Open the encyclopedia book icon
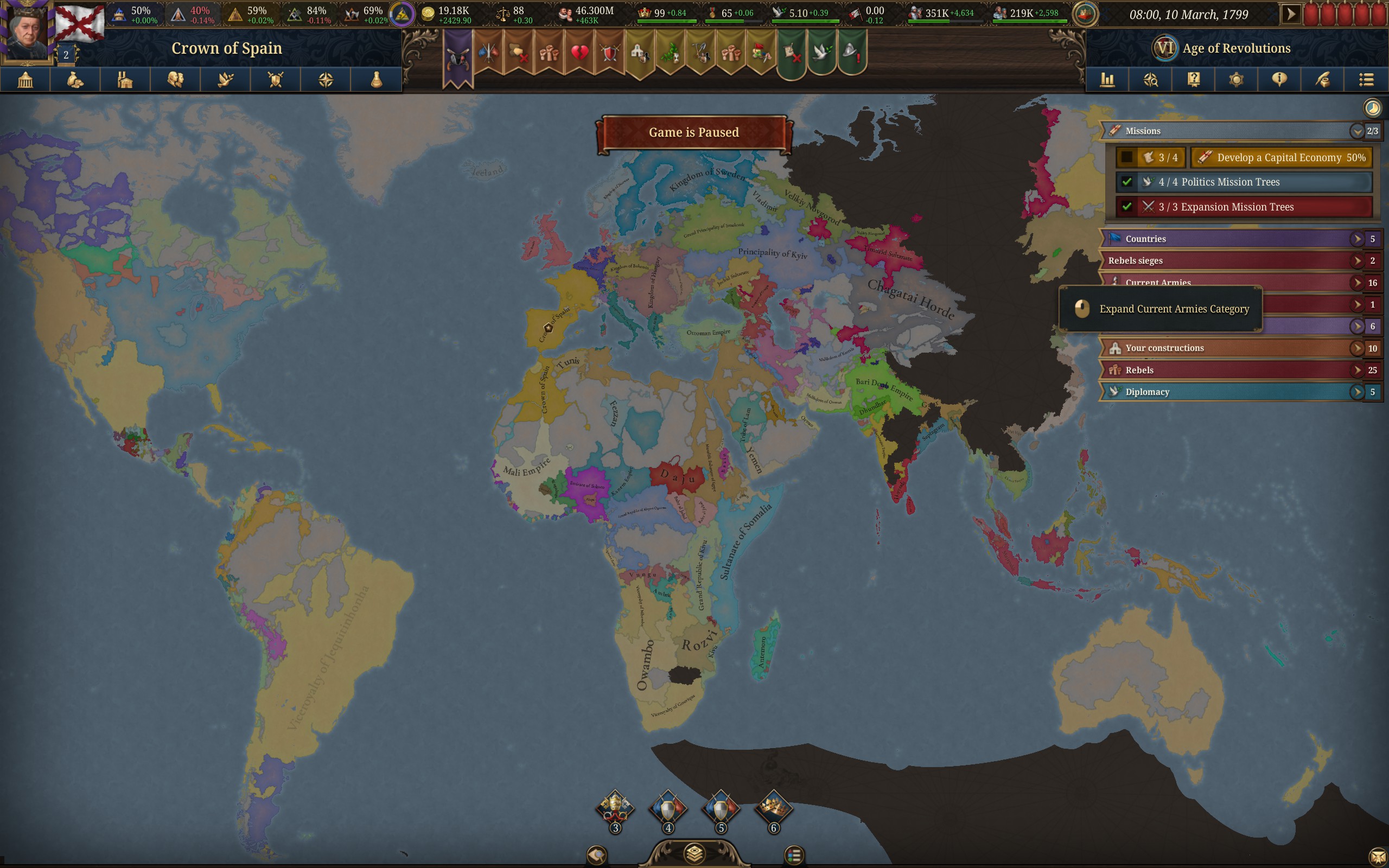Screen dimensions: 1389x868 pyautogui.click(x=1194, y=79)
